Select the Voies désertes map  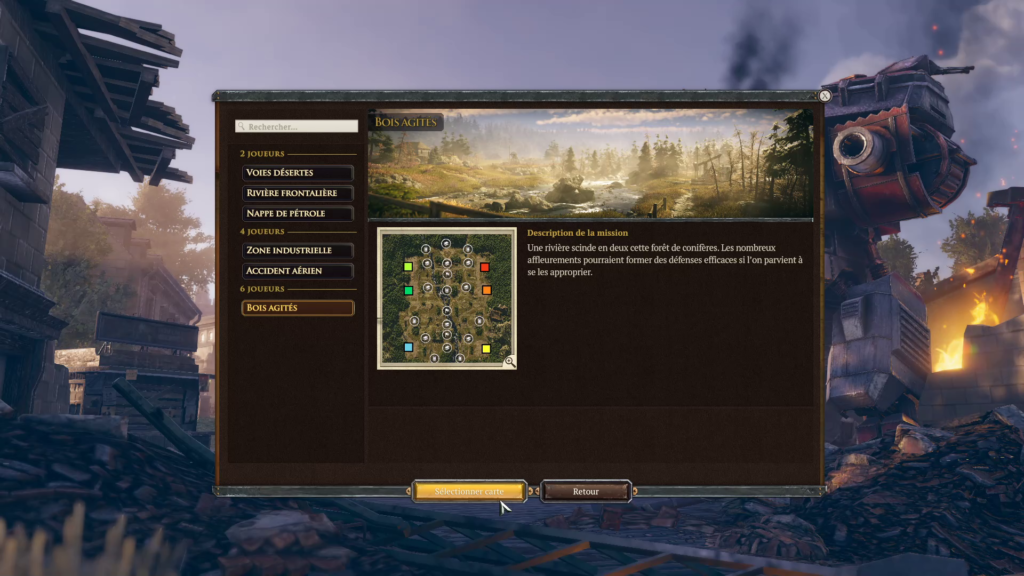click(298, 172)
